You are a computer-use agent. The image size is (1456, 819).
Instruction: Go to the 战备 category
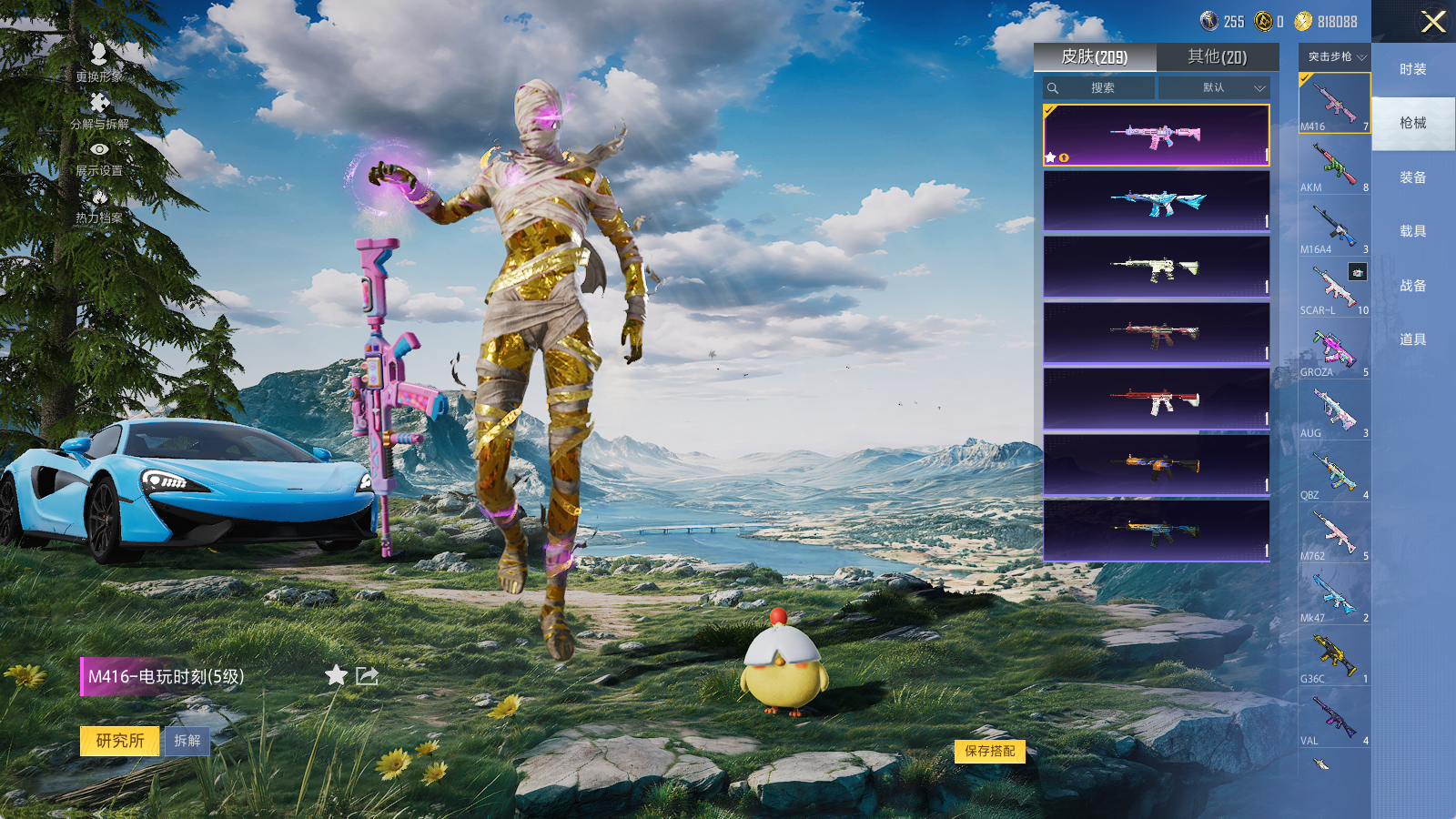pos(1412,286)
